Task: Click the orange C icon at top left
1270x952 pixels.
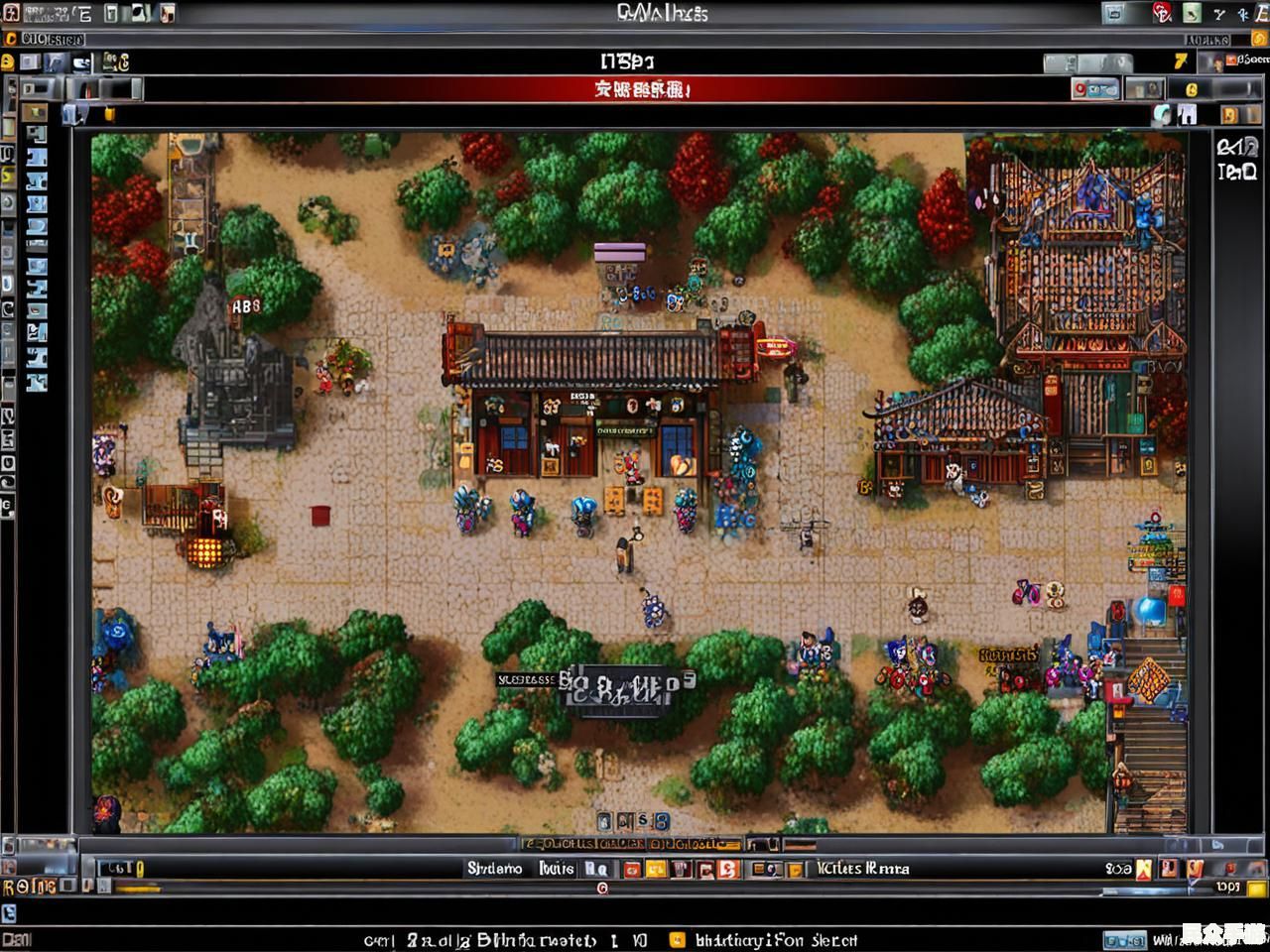Action: coord(11,39)
